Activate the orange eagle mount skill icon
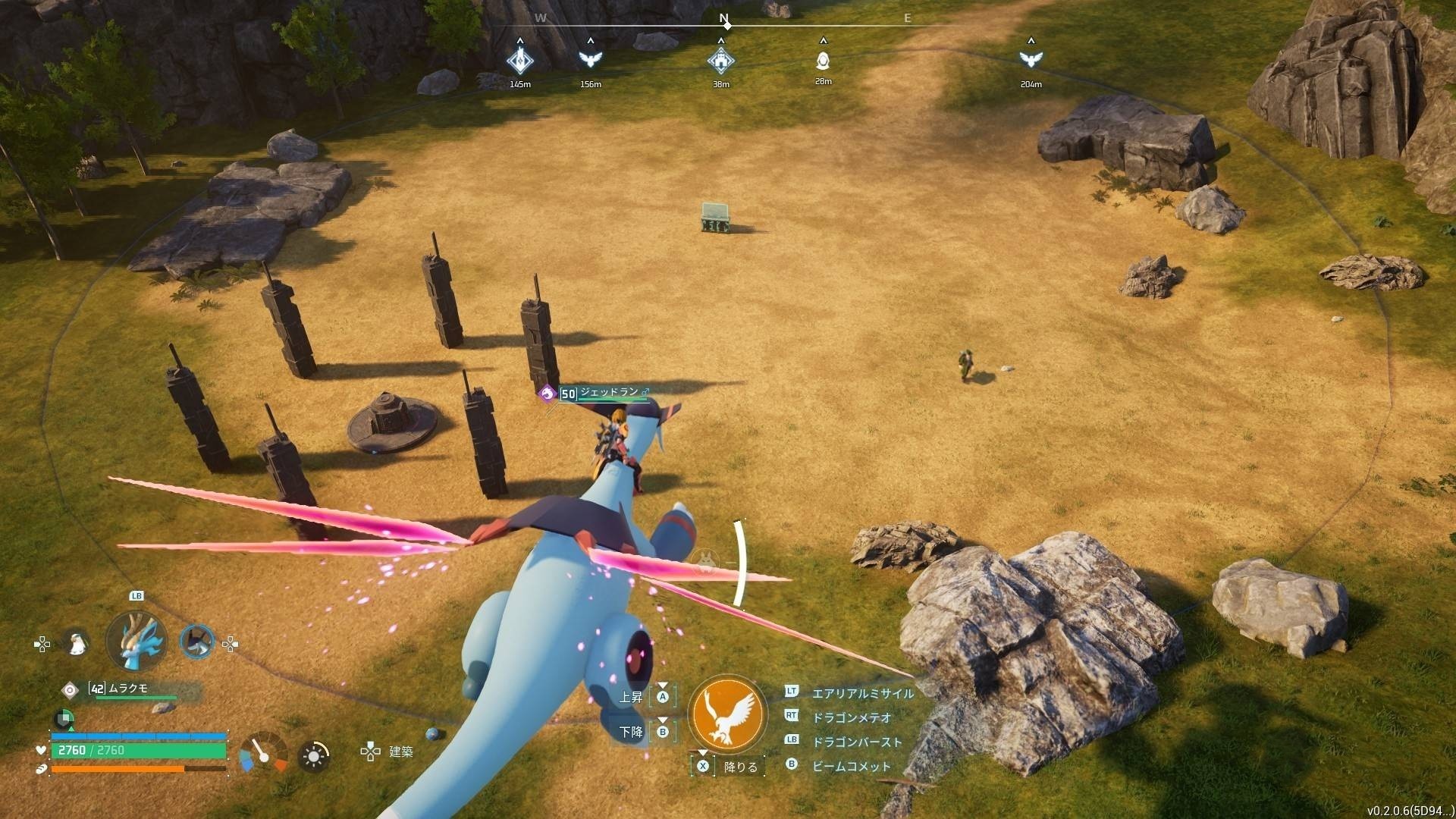 pos(727,714)
